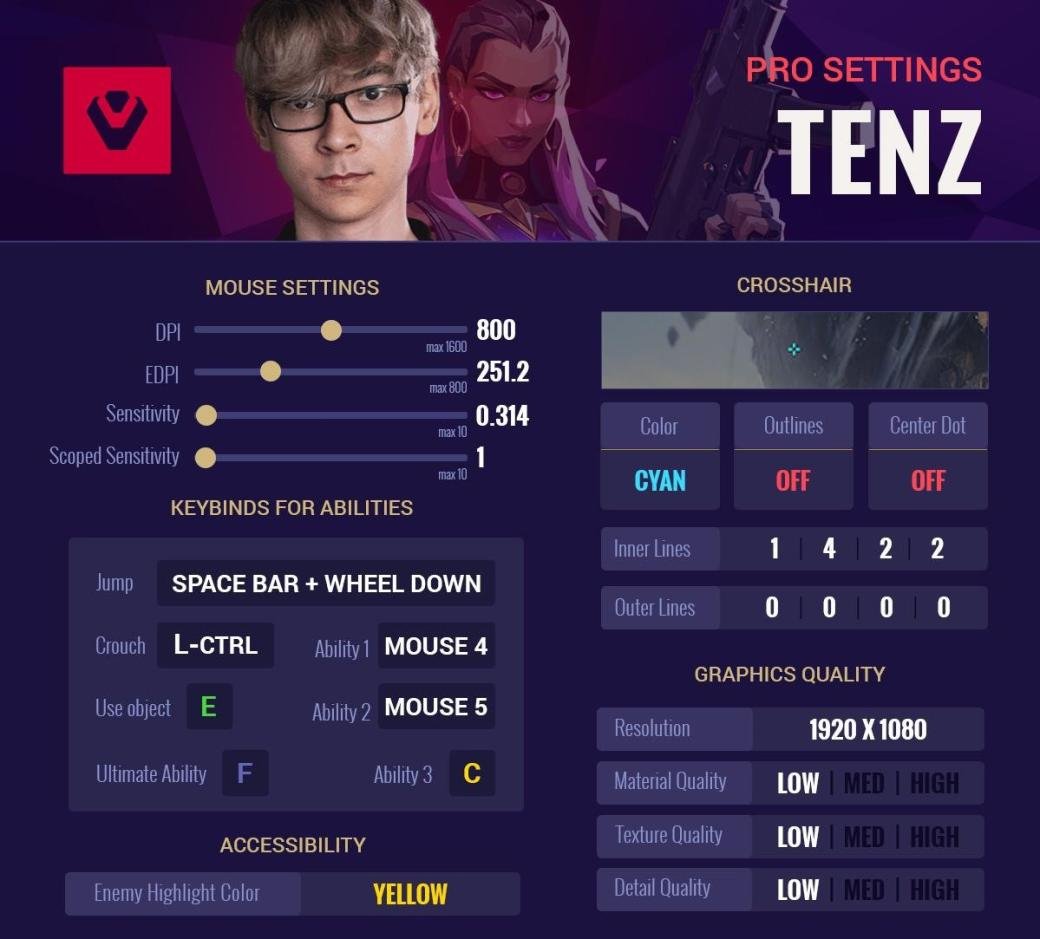The height and width of the screenshot is (939, 1040).
Task: Edit the Ultimate Ability F keybind
Action: pos(245,773)
